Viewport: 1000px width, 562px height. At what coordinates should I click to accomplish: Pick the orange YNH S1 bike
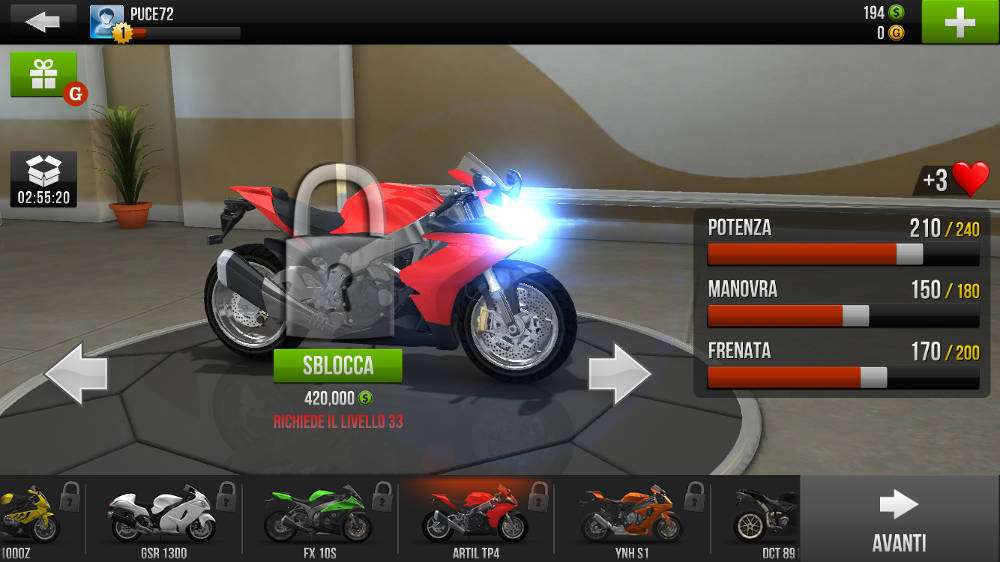(x=631, y=516)
